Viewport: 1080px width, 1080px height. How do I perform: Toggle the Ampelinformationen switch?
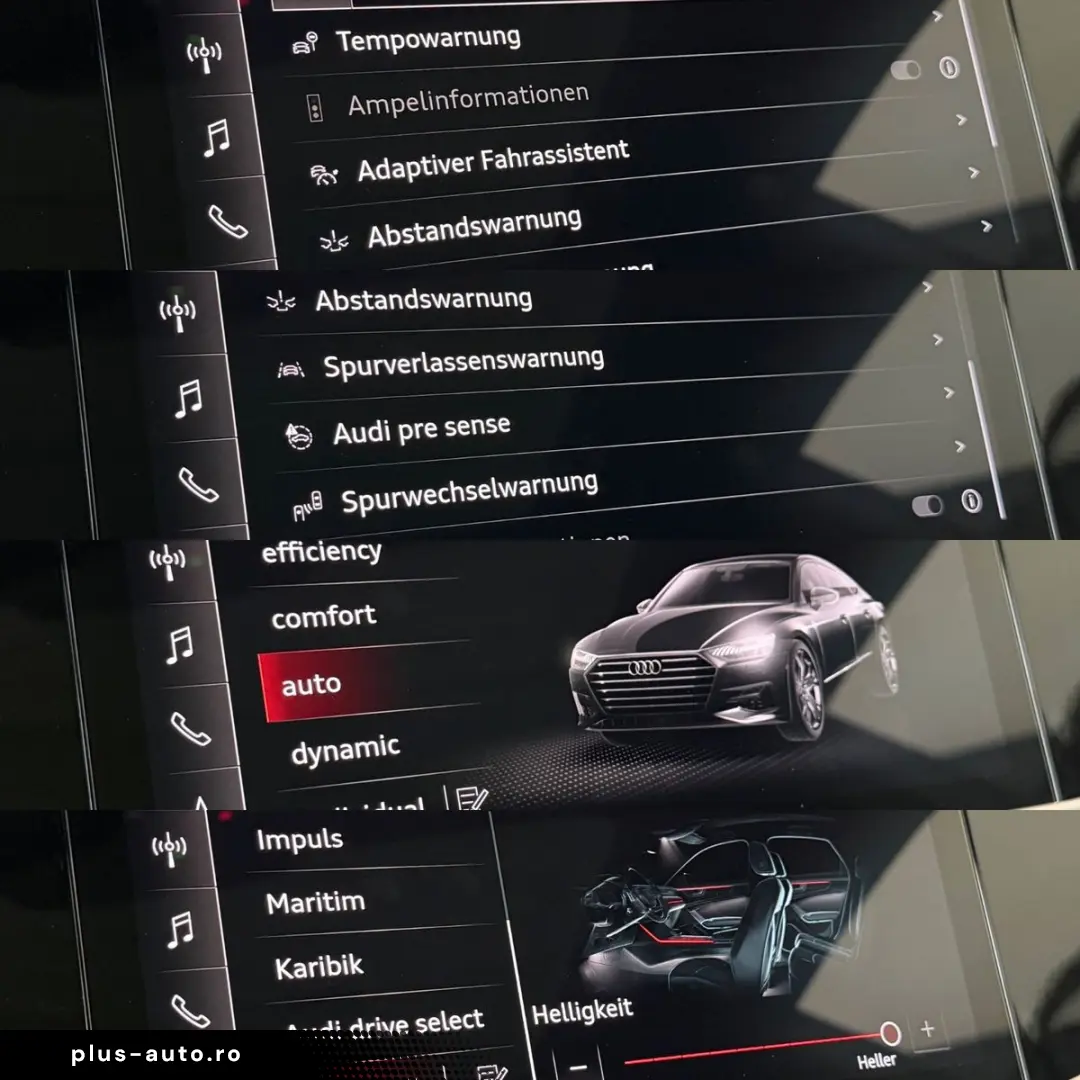point(906,70)
